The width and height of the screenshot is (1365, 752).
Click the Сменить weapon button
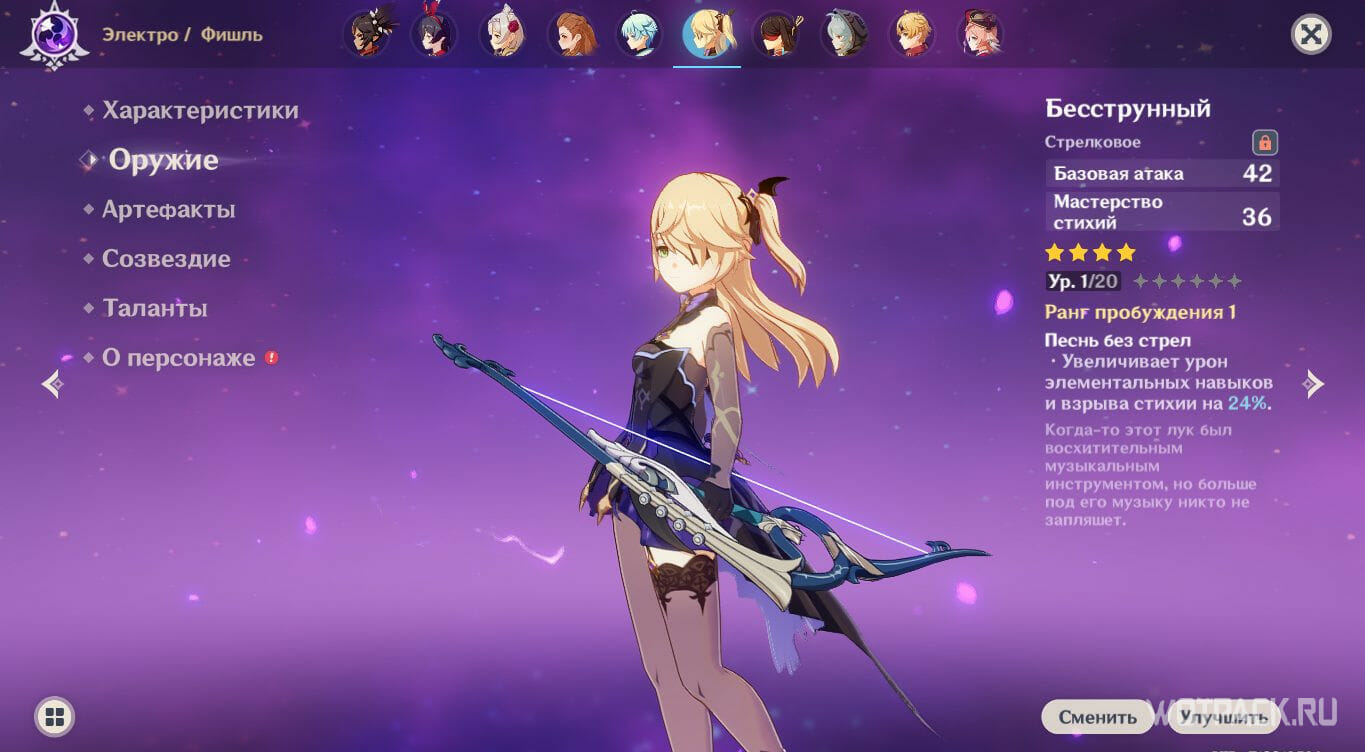coord(1098,717)
